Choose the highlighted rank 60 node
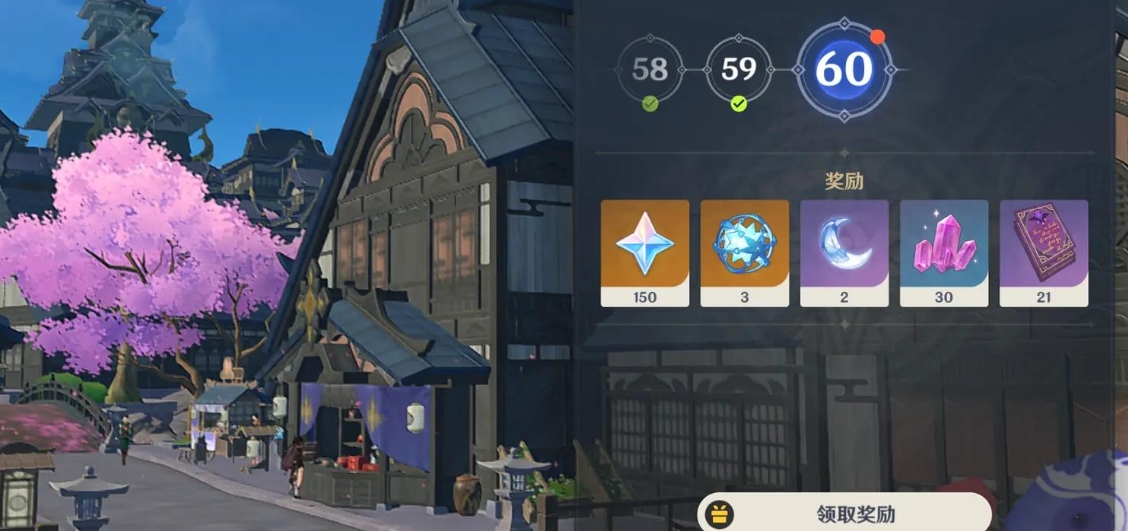This screenshot has width=1128, height=531. (x=844, y=69)
